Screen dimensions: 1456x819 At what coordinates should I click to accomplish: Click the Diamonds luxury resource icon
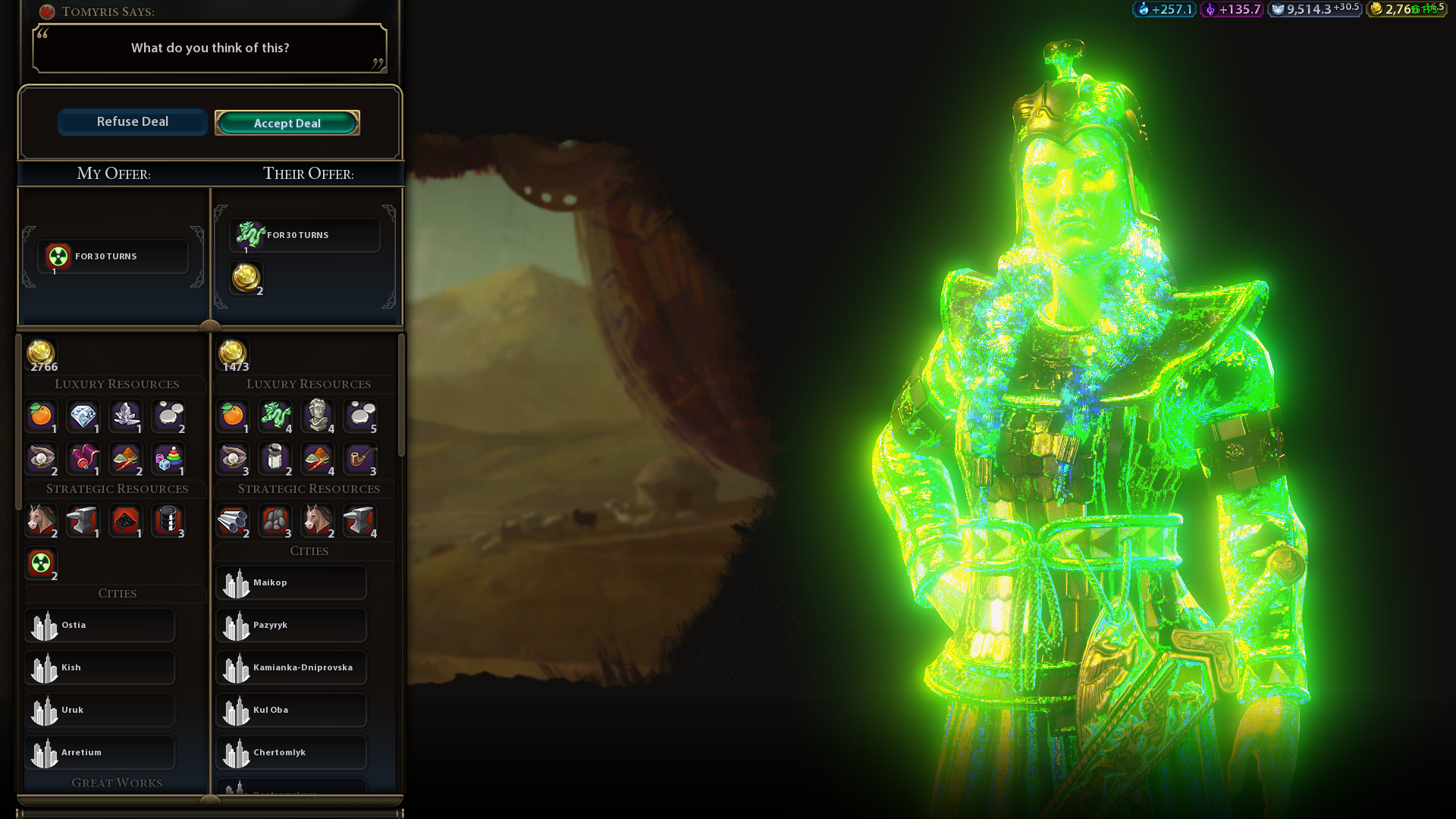tap(83, 416)
